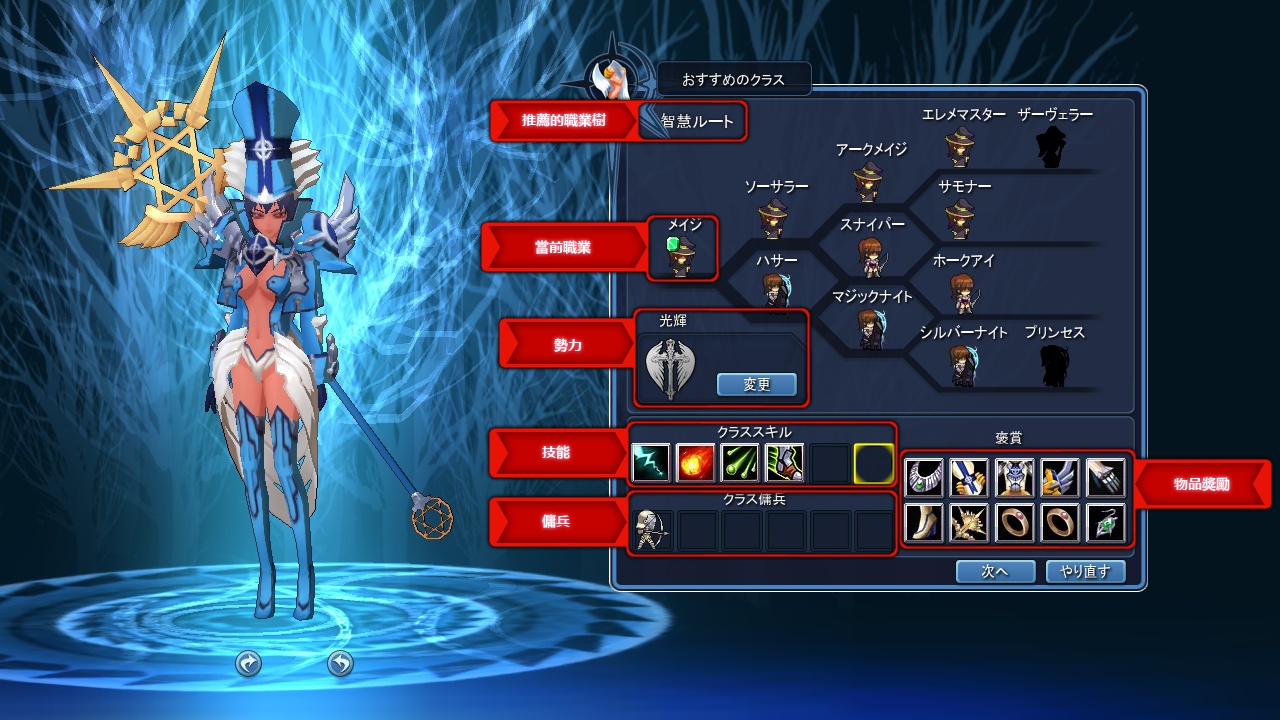The height and width of the screenshot is (720, 1280).
Task: Choose the マジックナイト (Magic Knight) class
Action: point(870,328)
